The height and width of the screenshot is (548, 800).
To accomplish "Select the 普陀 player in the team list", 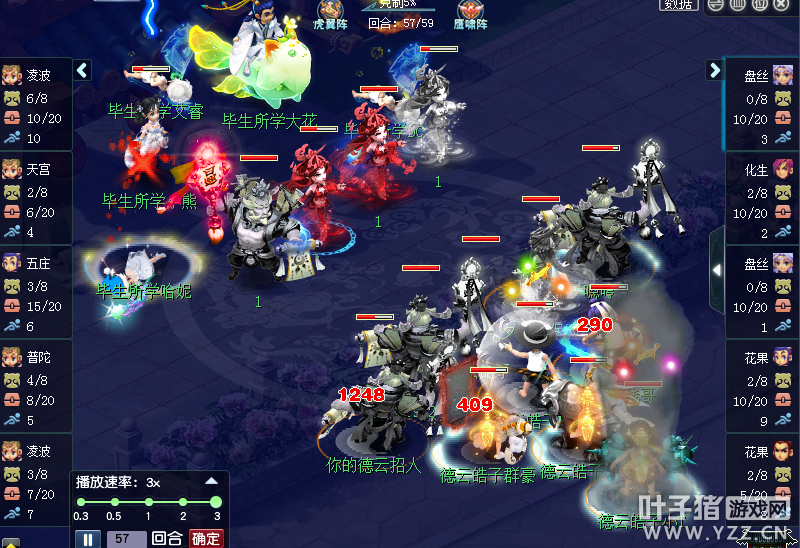I will coord(37,357).
